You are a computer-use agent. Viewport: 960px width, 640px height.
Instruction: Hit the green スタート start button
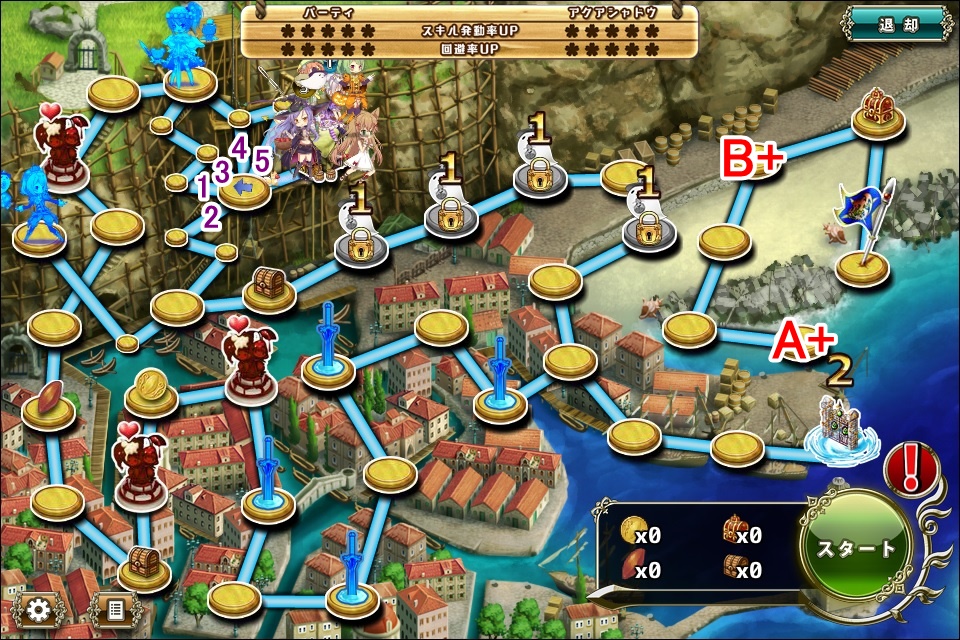858,548
